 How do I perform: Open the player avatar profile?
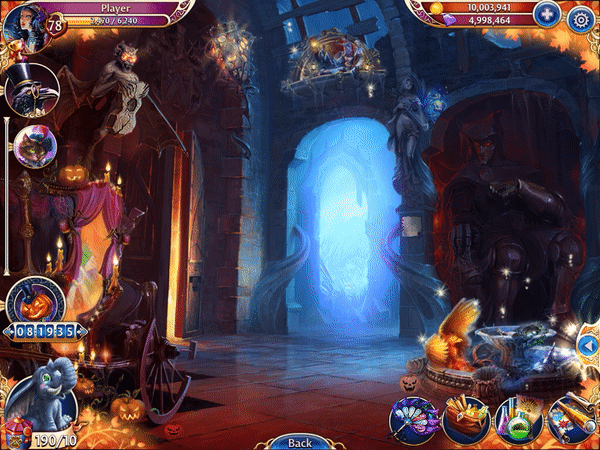pyautogui.click(x=24, y=23)
